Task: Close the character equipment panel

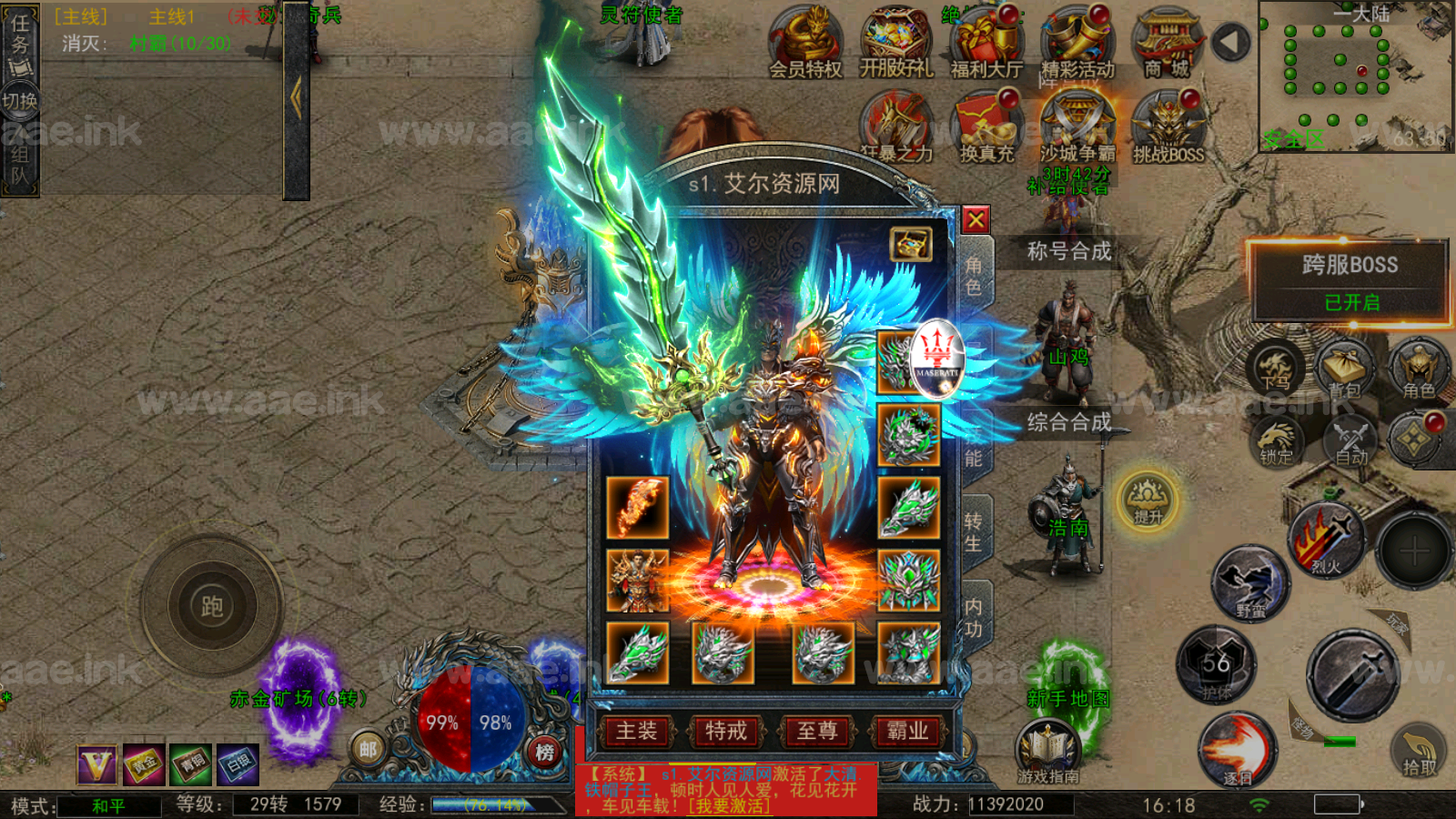Action: coord(976,220)
